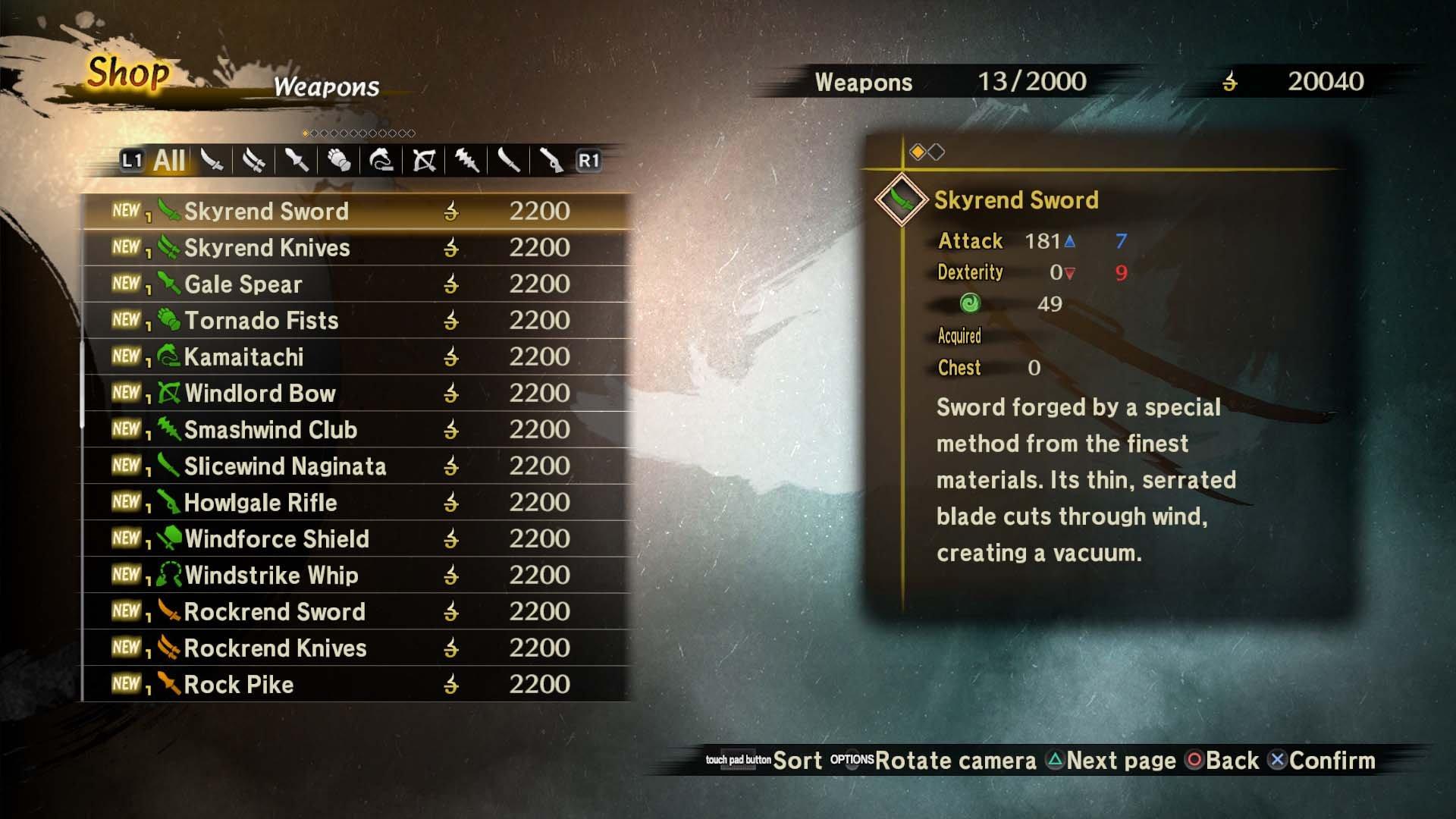Click the naginata category filter icon

(510, 161)
